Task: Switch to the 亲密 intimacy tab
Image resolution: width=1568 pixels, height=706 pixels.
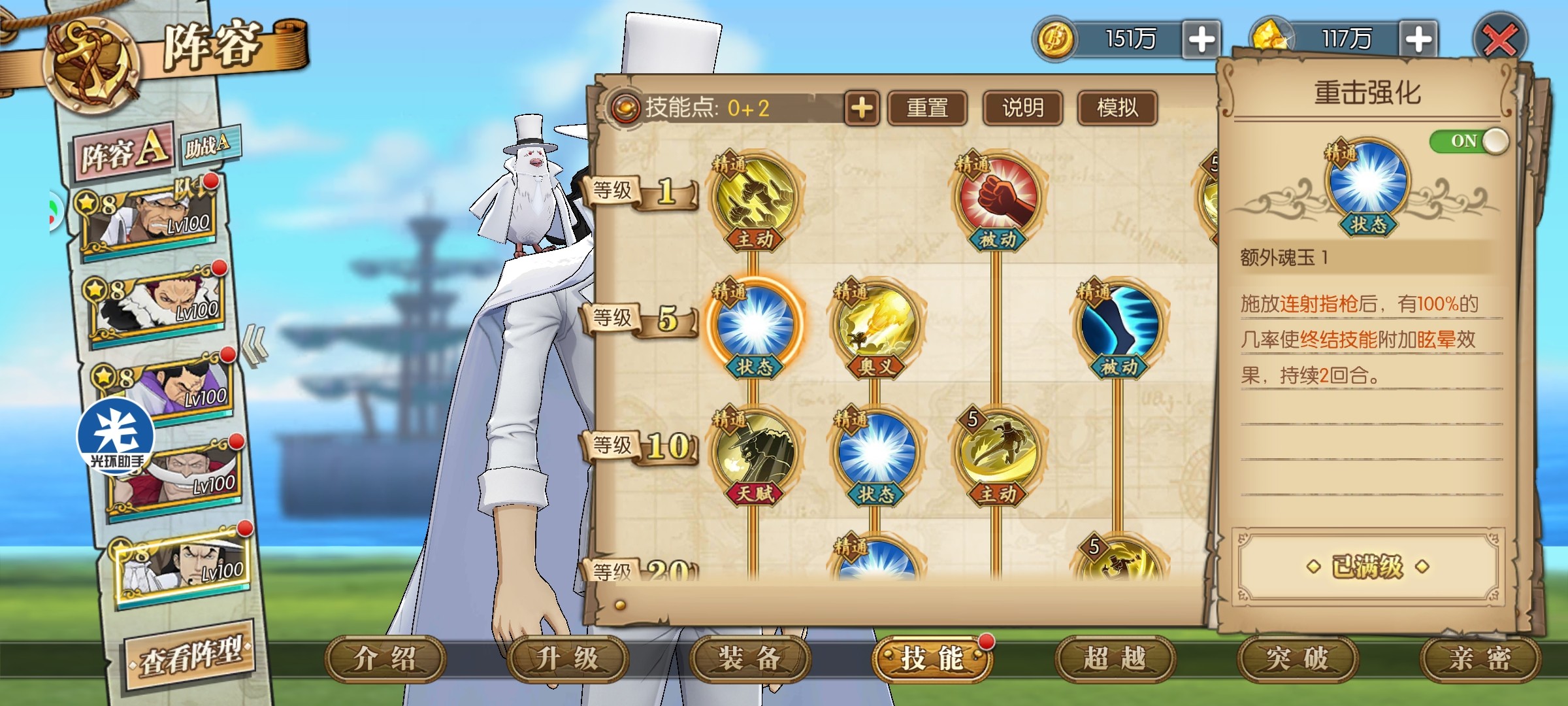Action: pyautogui.click(x=1480, y=658)
